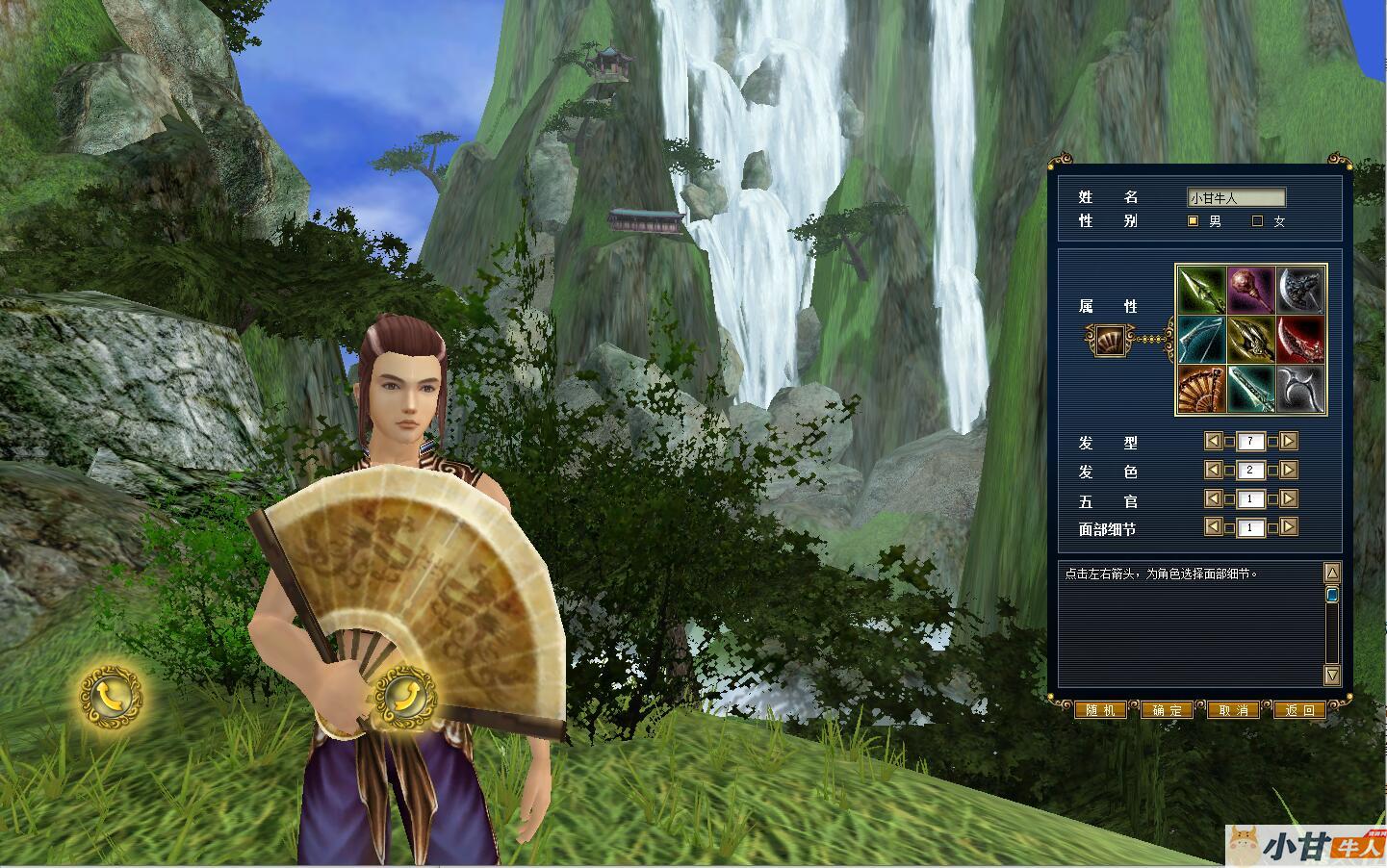This screenshot has width=1387, height=868.
Task: Confirm character with 确定 button
Action: coord(1167,710)
